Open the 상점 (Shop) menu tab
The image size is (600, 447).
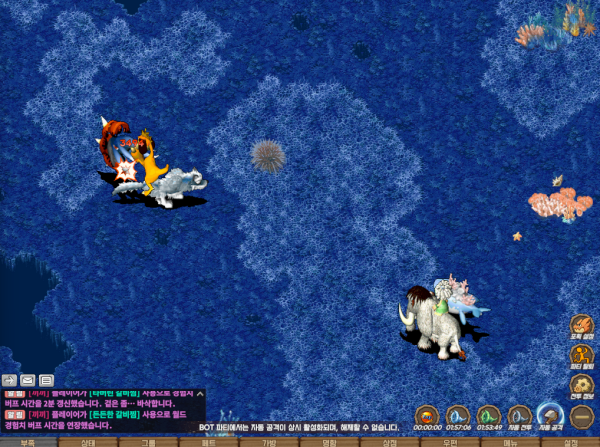[390, 442]
